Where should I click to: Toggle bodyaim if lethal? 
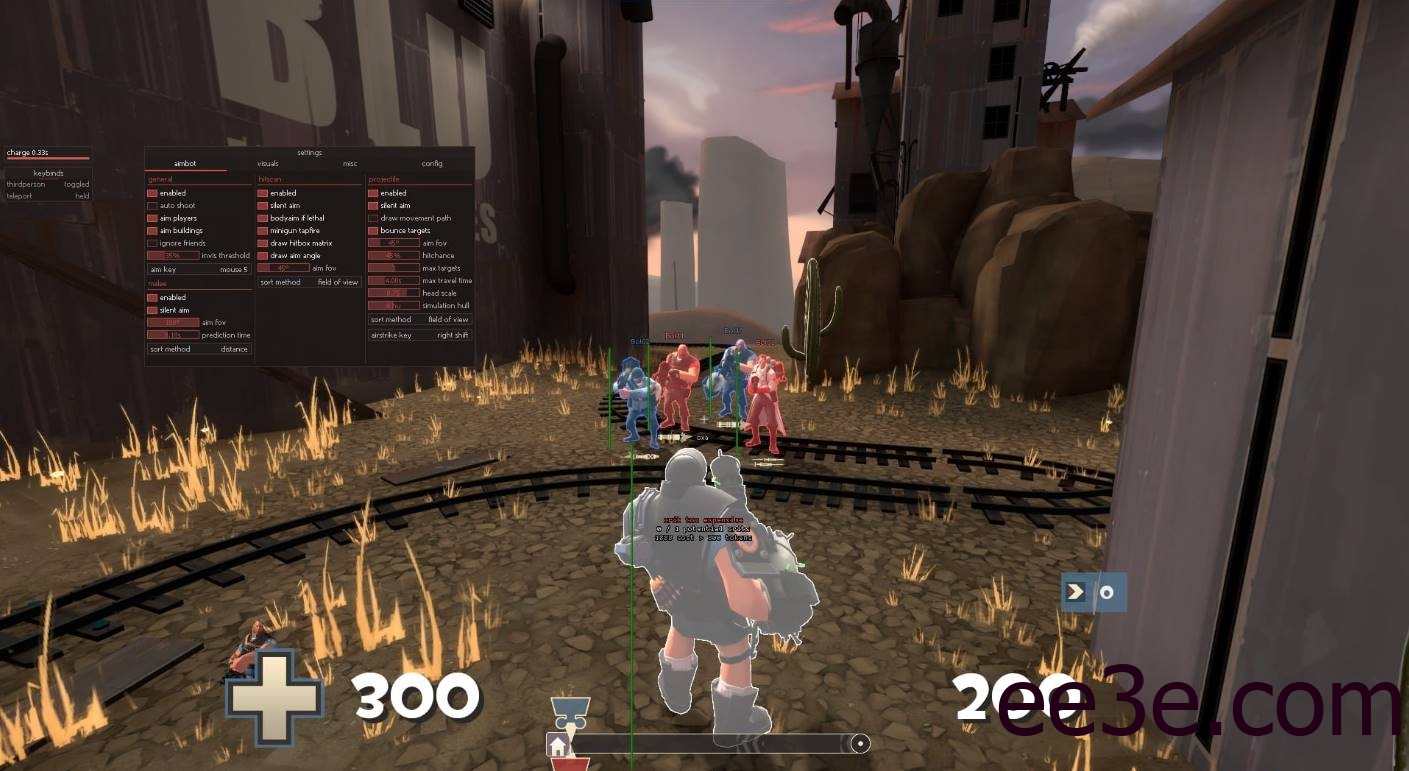264,218
